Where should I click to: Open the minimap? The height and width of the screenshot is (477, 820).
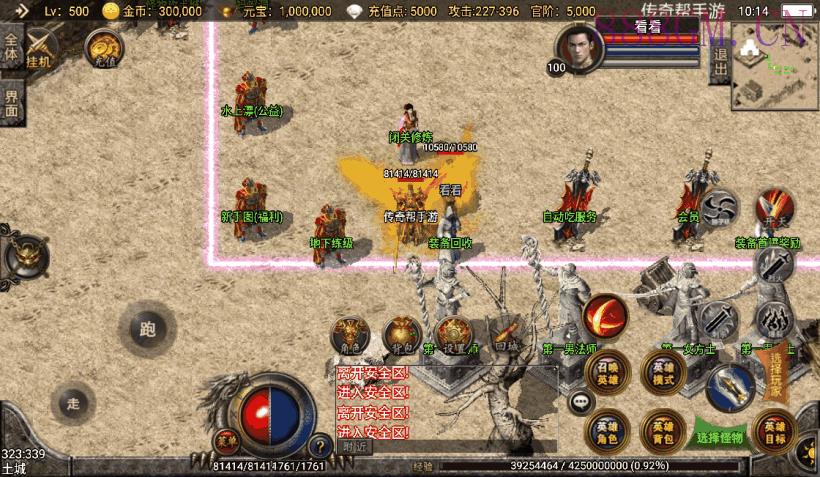pyautogui.click(x=774, y=65)
